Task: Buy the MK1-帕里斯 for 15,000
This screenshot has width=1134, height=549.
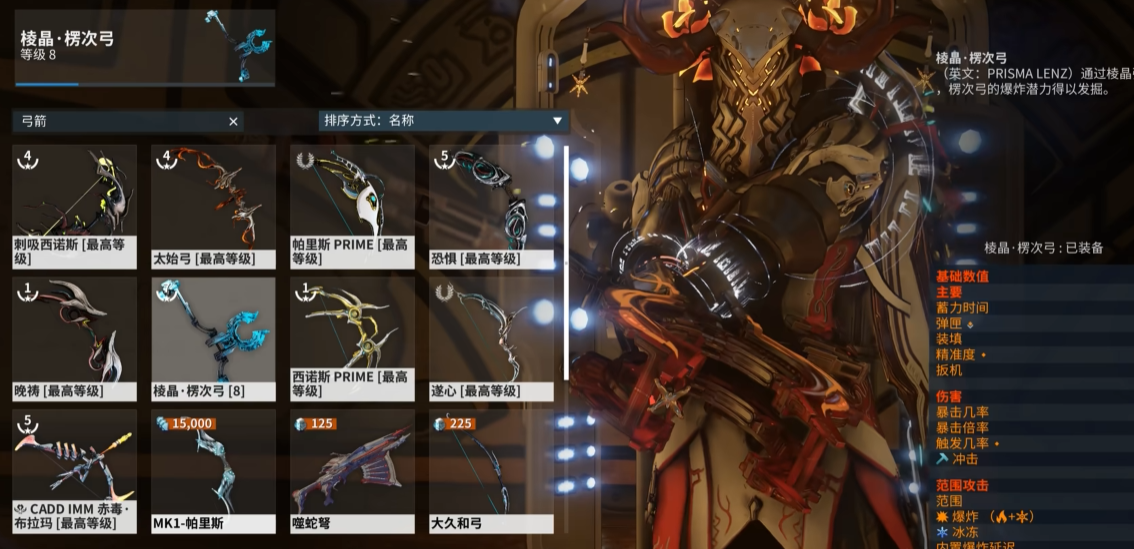Action: [214, 470]
